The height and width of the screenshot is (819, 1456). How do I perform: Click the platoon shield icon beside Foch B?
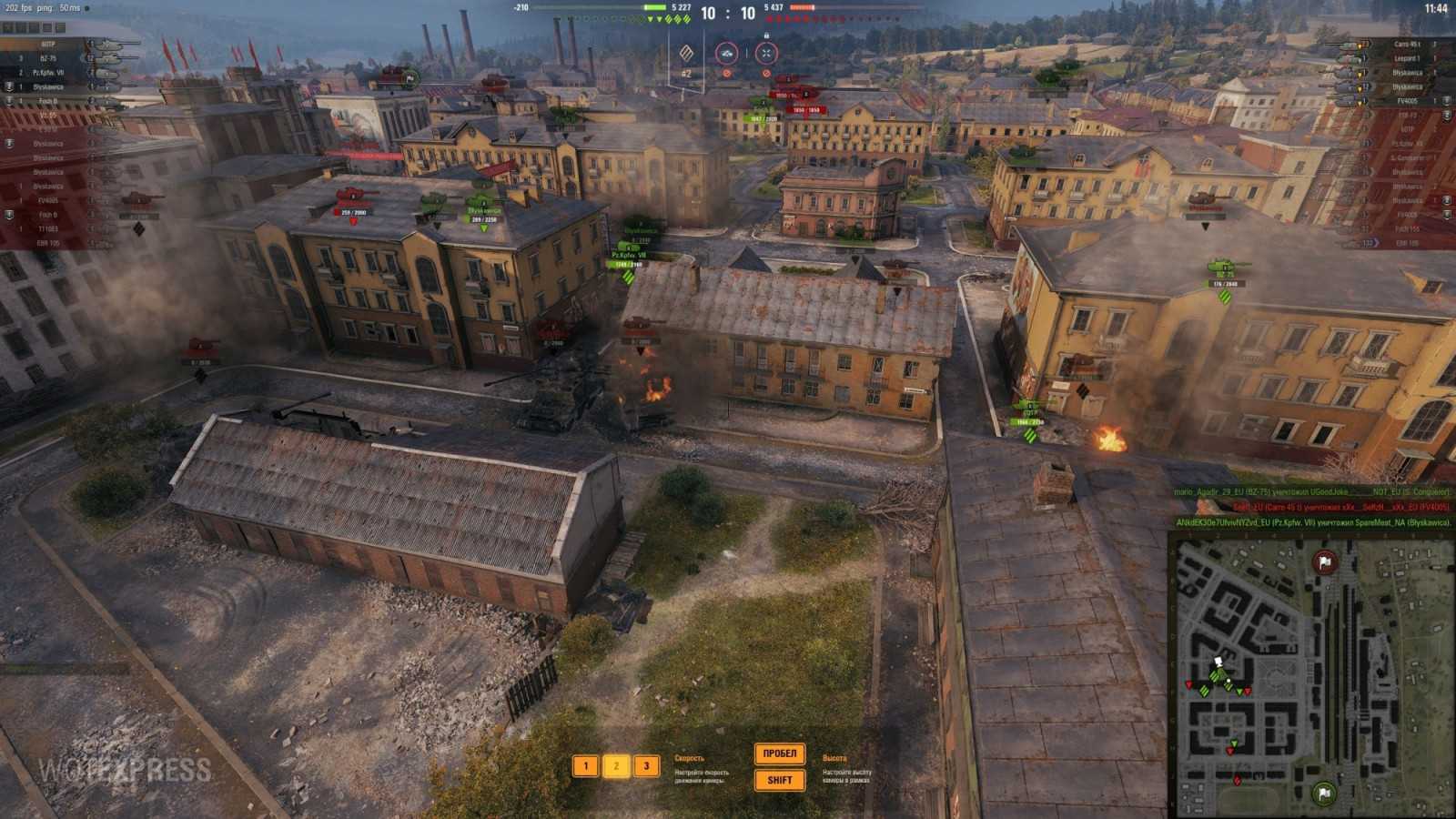pyautogui.click(x=9, y=100)
